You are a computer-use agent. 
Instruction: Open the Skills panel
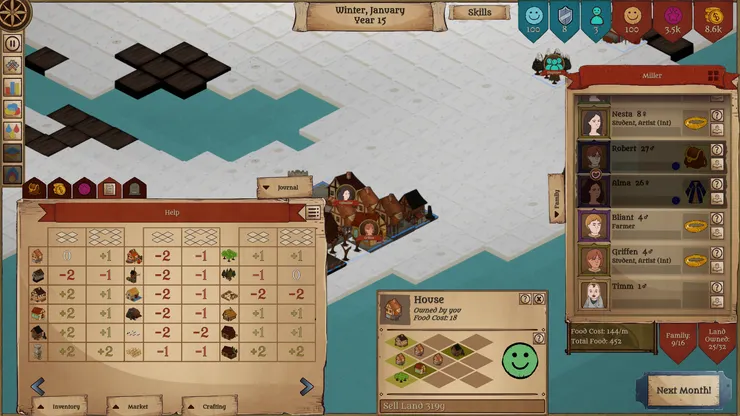point(479,13)
